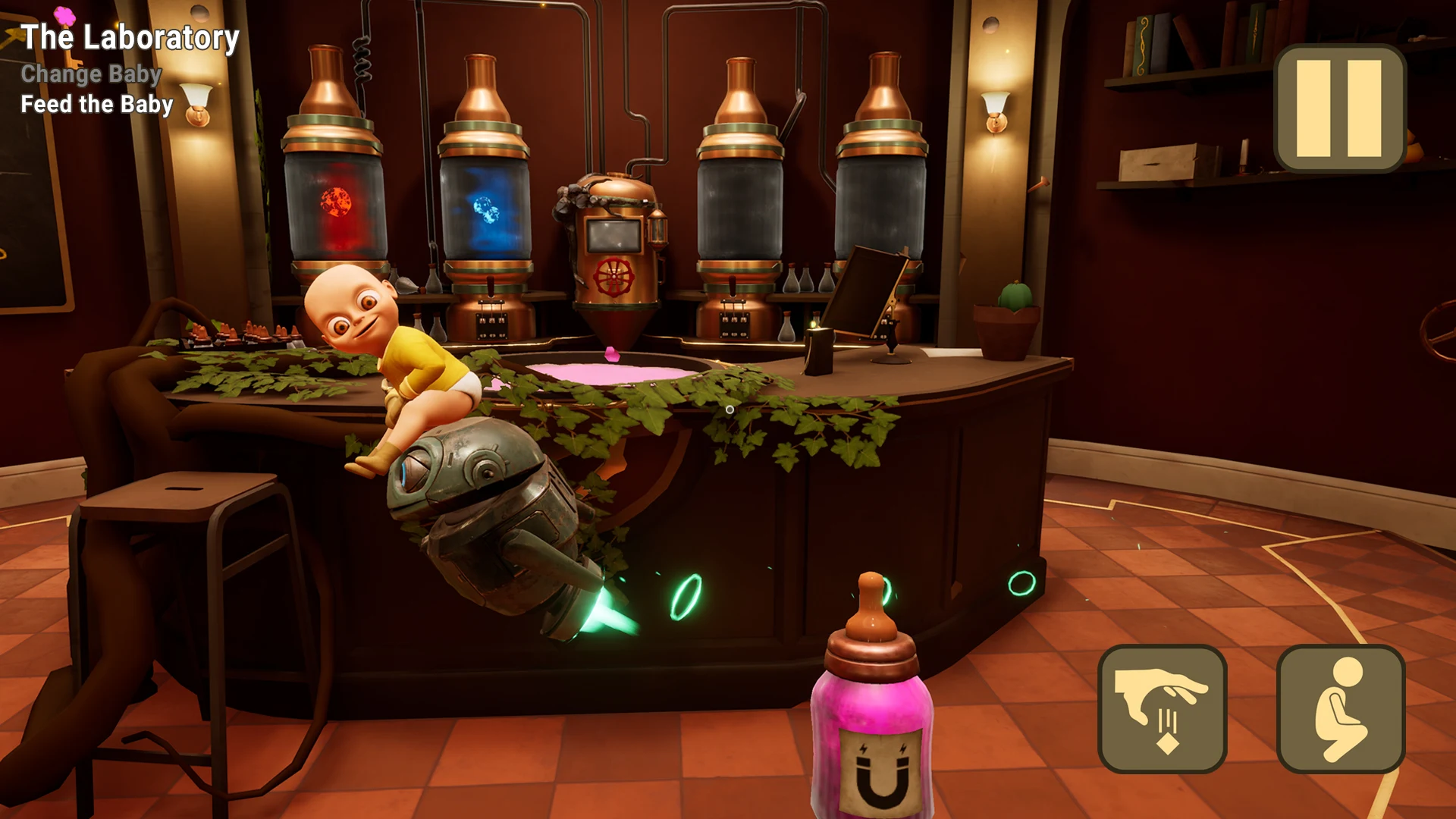
Task: Switch on the right wall lamp
Action: [x=993, y=110]
